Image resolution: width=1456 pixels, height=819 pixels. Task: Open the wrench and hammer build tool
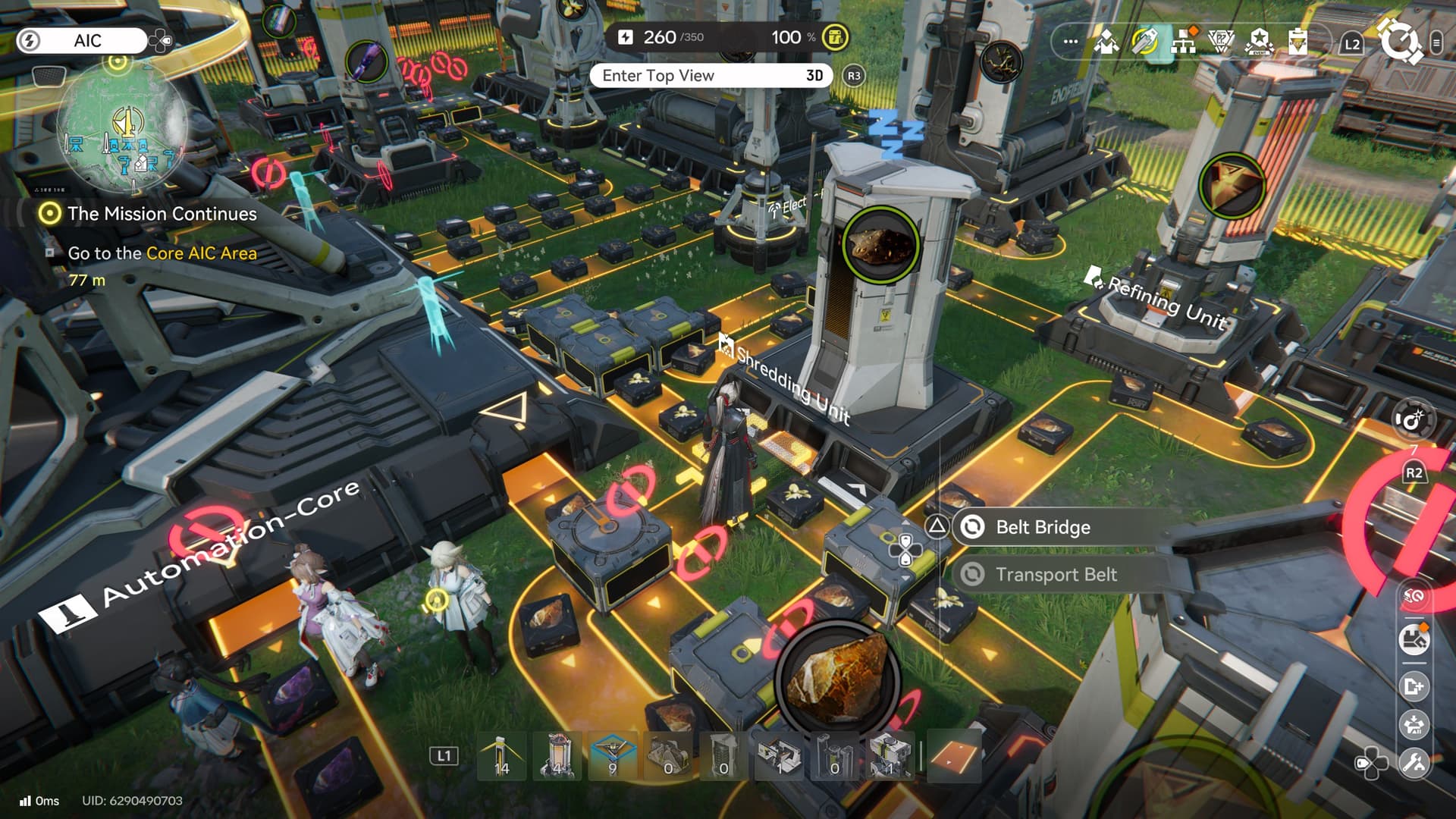tap(1414, 762)
